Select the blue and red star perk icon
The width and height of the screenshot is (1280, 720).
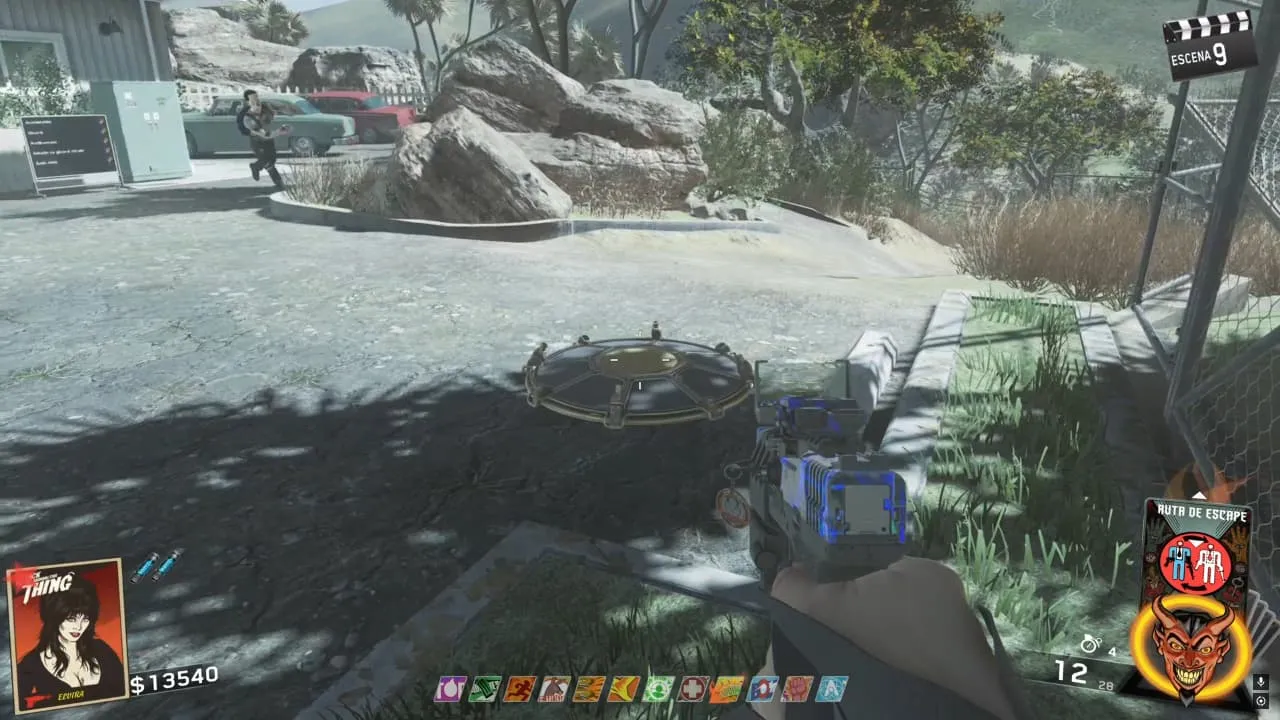762,688
